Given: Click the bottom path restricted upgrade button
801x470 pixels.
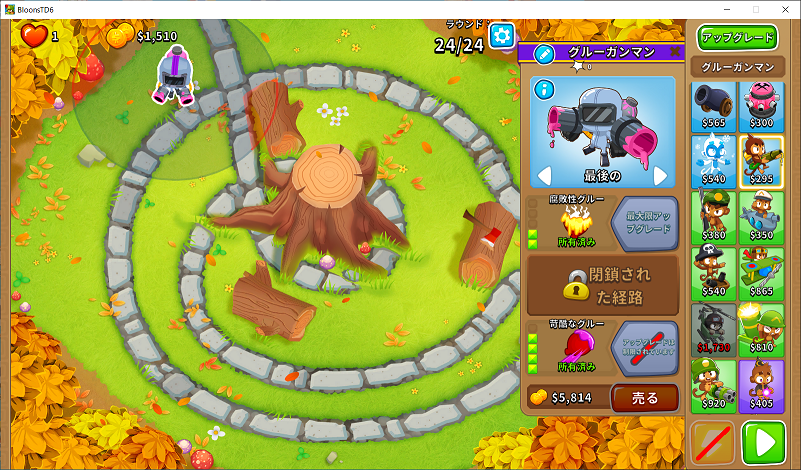Looking at the screenshot, I should point(644,347).
